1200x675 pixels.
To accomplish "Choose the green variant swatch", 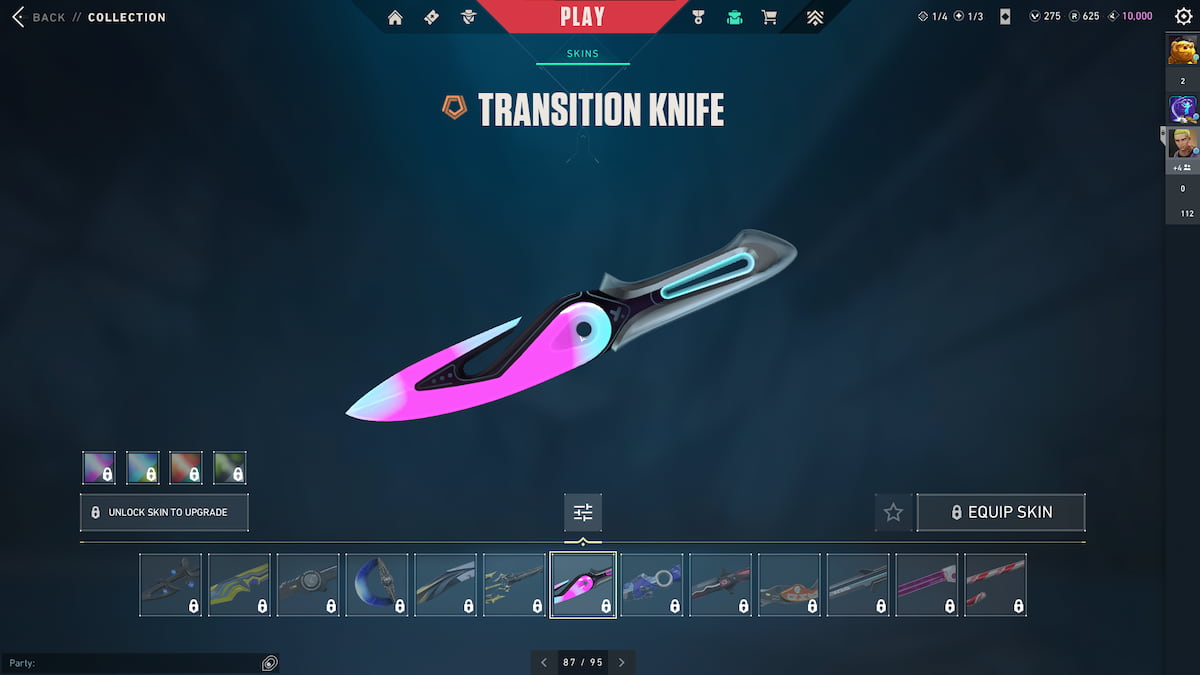I will (x=230, y=468).
